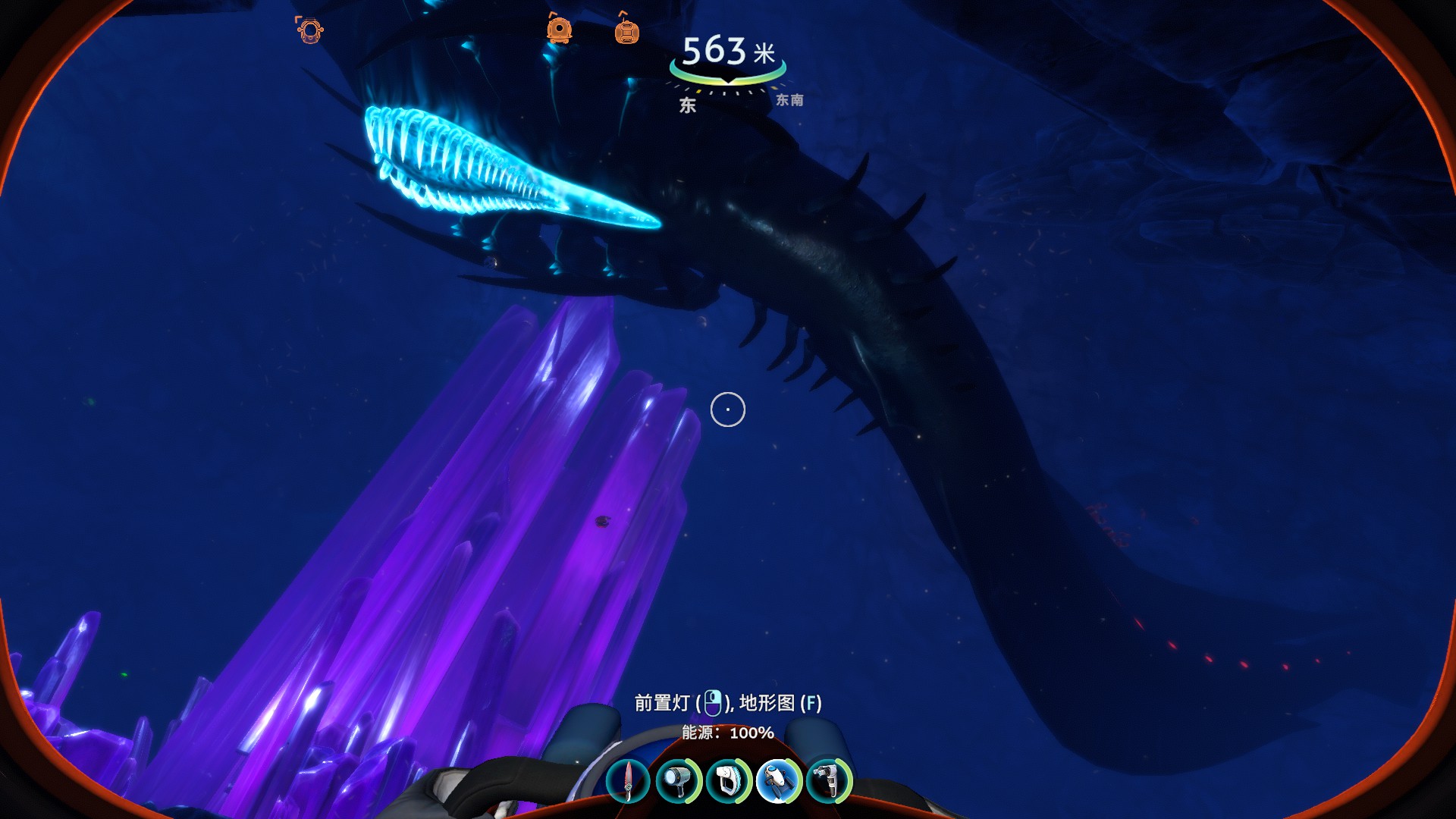Screen dimensions: 1456x819
Task: Click the leftmost orange vehicle ping marker
Action: 309,30
